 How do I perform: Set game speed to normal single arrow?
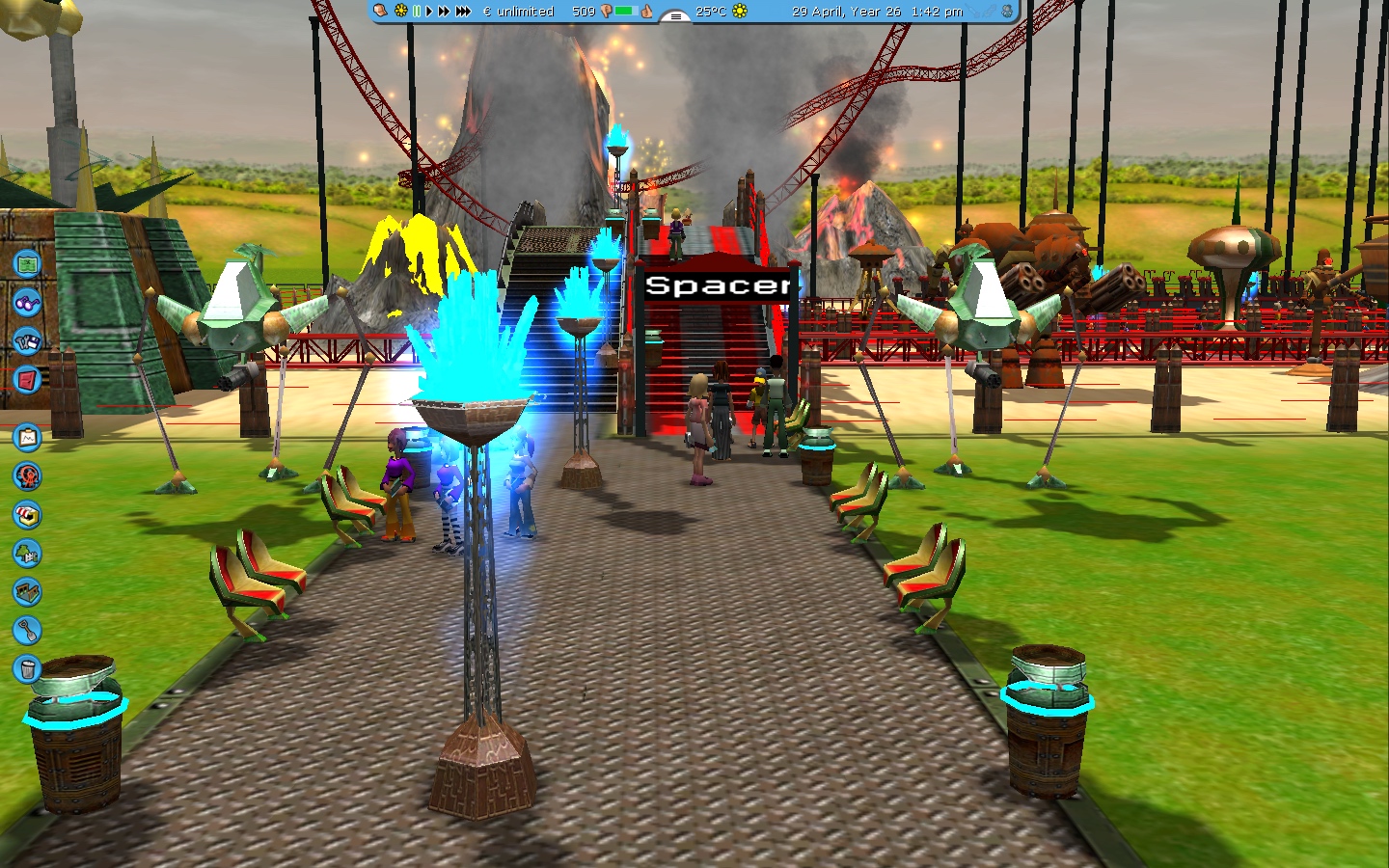pos(429,12)
